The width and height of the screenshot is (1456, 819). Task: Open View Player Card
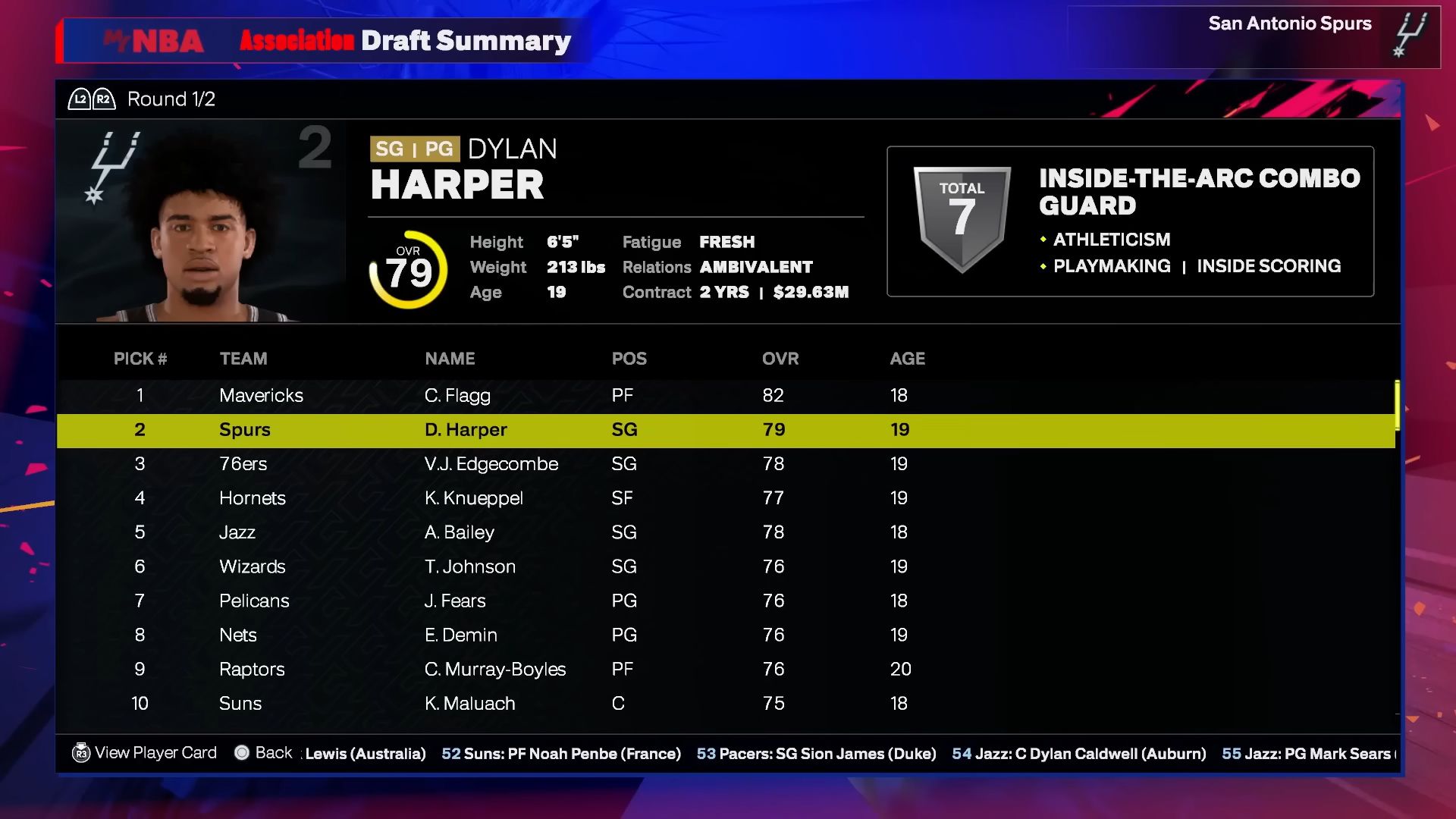[144, 753]
